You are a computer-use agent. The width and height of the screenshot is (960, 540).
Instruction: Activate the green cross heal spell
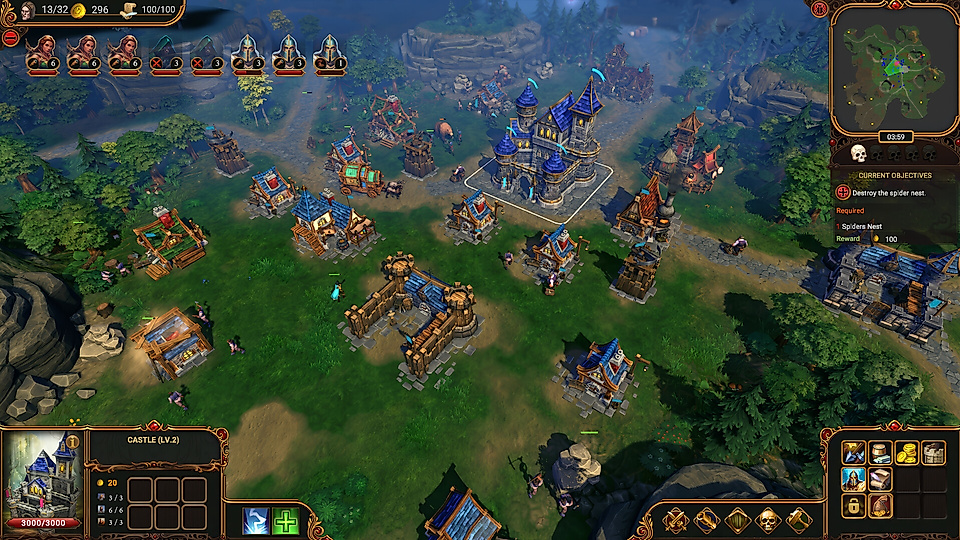tap(286, 521)
